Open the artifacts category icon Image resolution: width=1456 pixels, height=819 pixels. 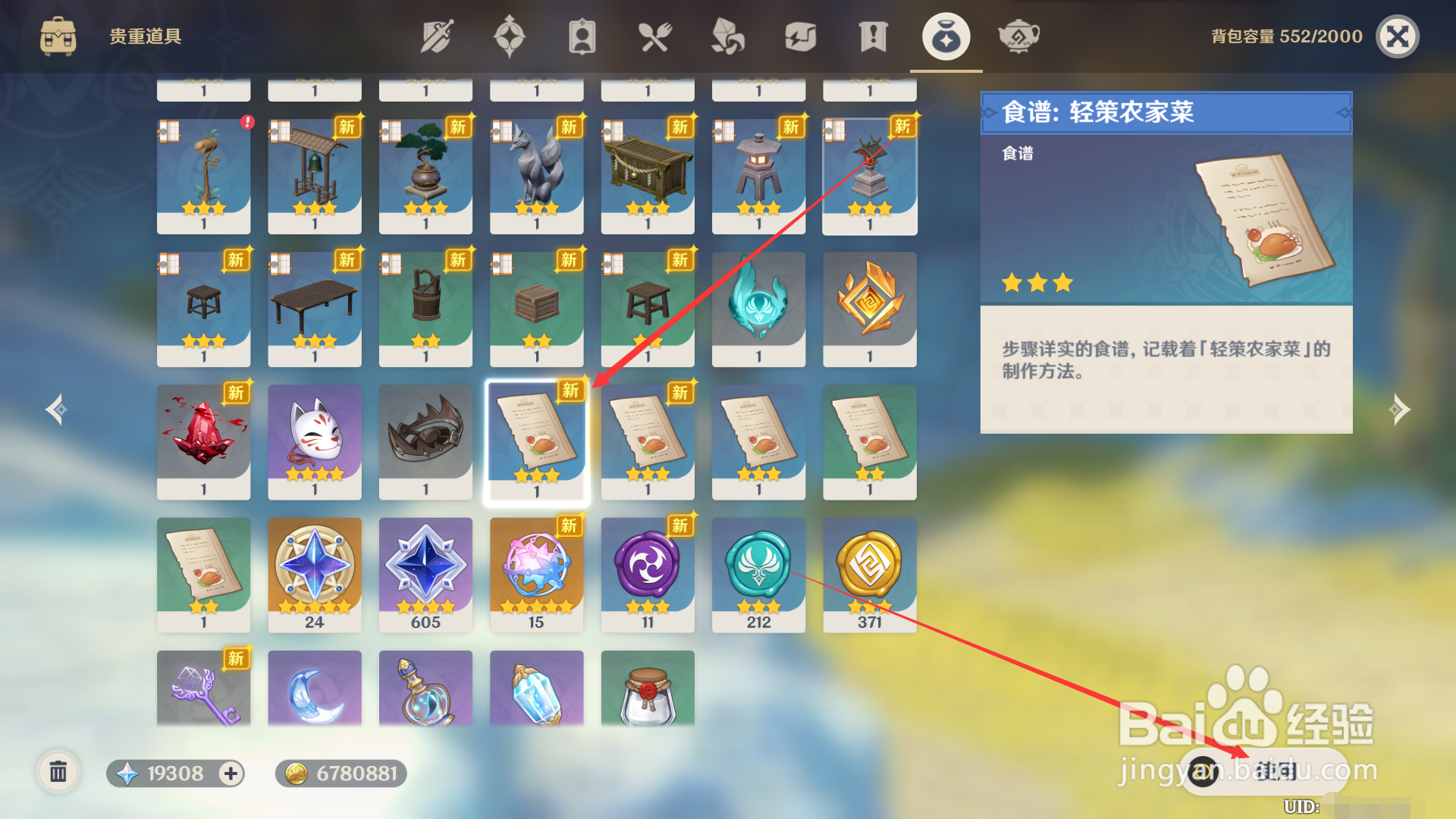(510, 36)
